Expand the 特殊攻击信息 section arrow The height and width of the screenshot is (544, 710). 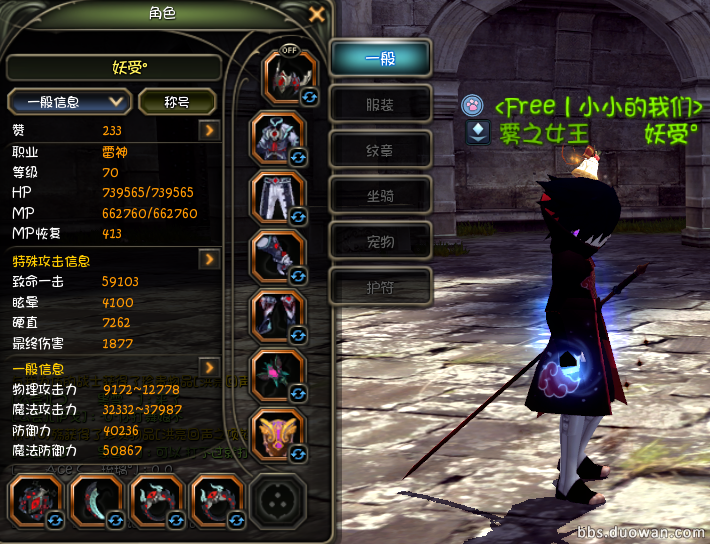[x=209, y=260]
